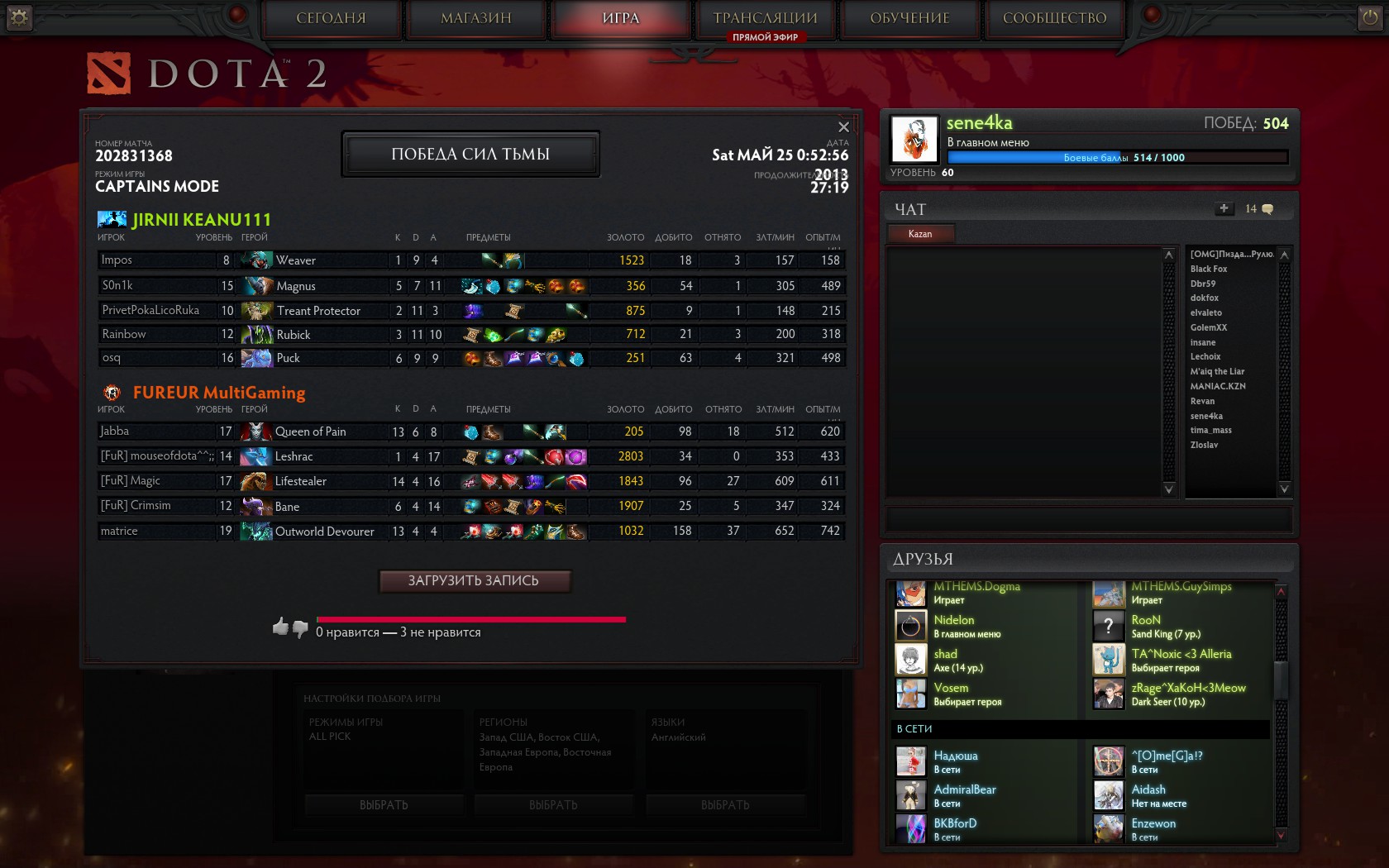Close the match details panel
This screenshot has width=1389, height=868.
tap(843, 127)
